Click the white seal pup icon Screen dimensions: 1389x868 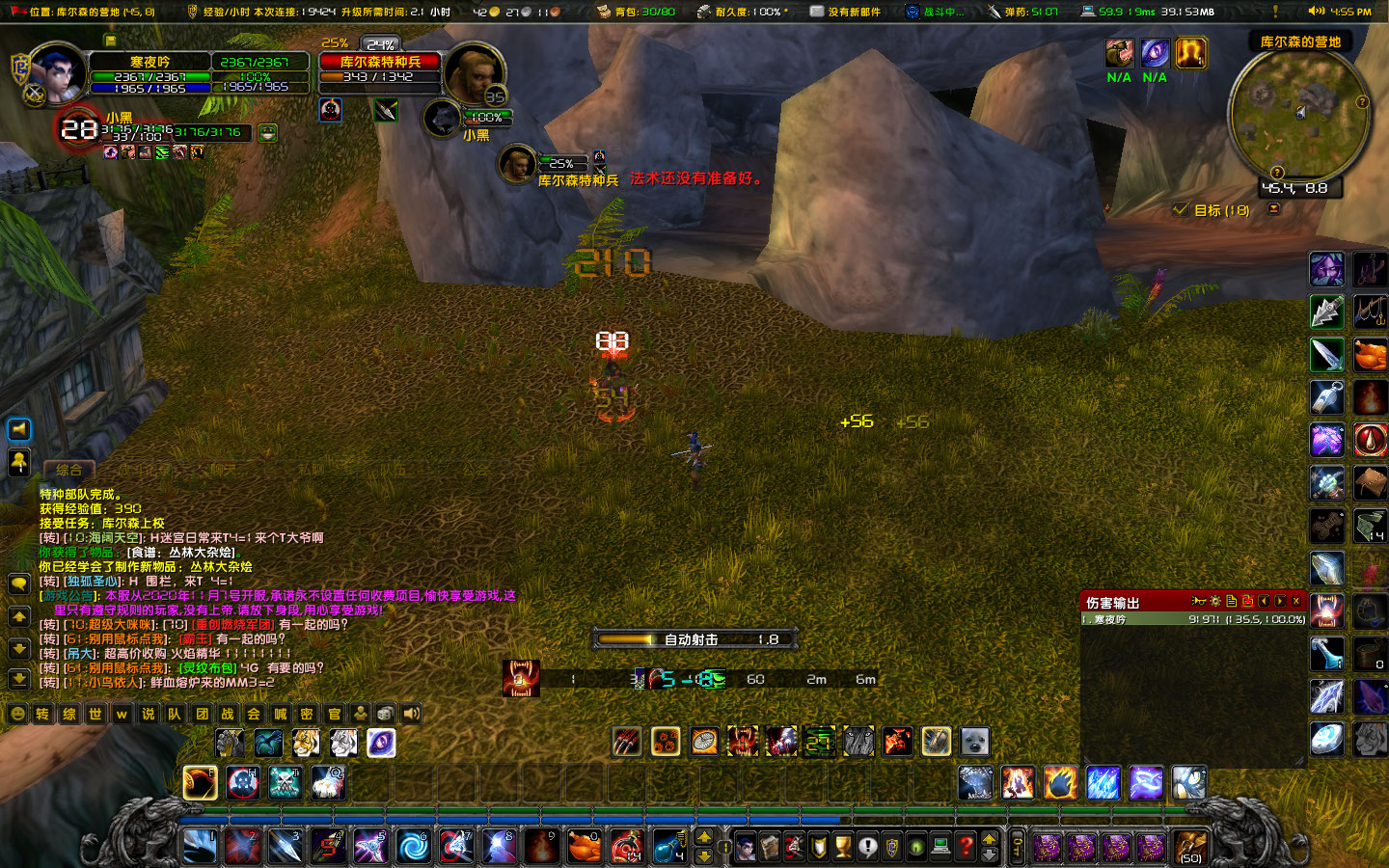pyautogui.click(x=974, y=742)
